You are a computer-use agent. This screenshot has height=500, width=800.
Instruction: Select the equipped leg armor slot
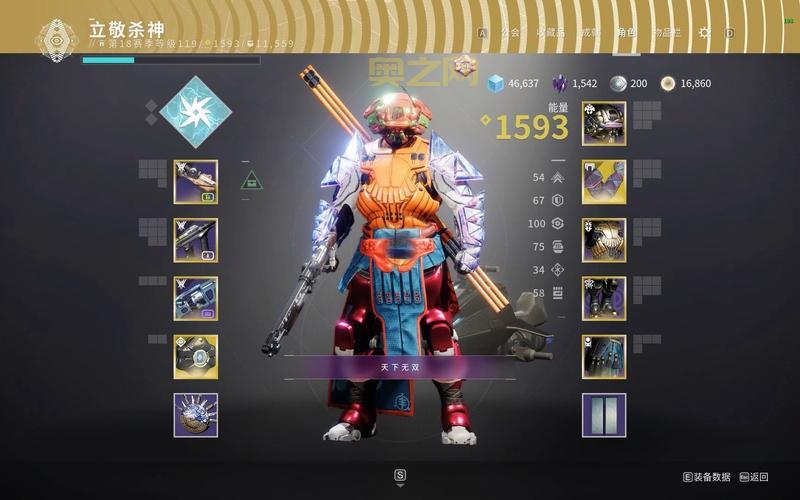click(x=604, y=298)
